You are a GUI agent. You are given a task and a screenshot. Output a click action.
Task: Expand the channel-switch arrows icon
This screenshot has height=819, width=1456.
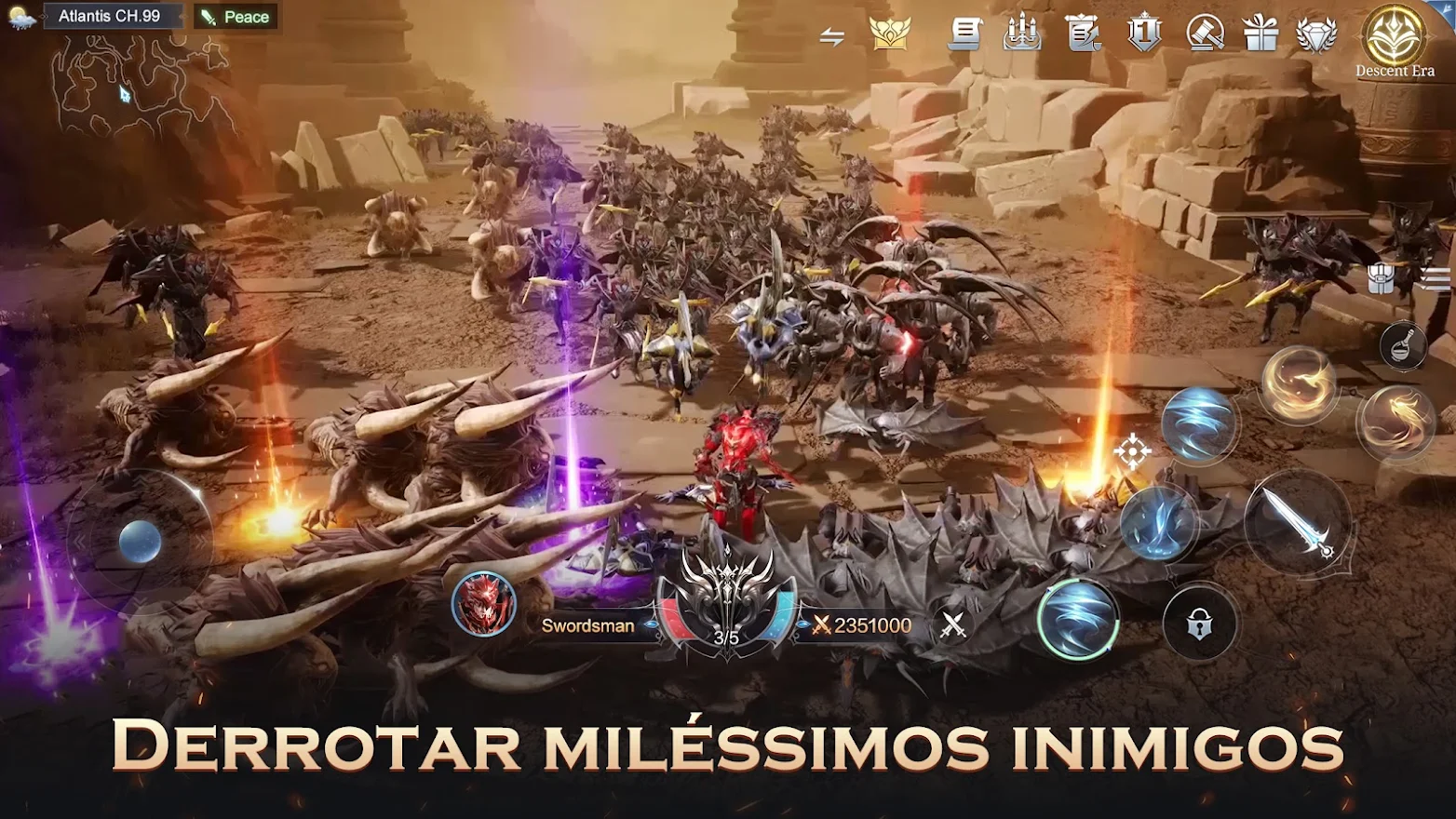click(x=833, y=34)
